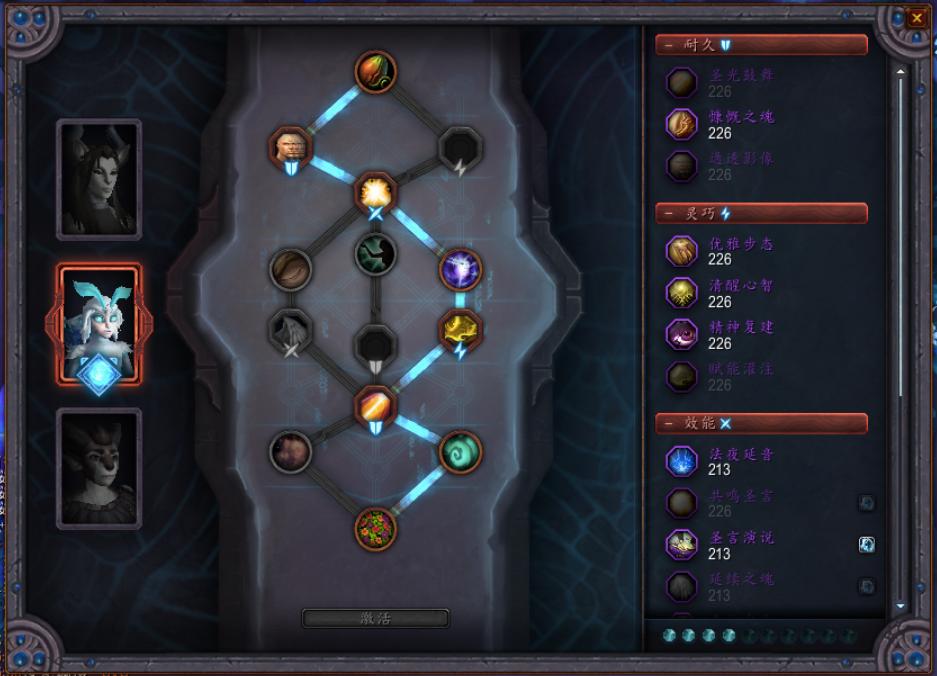
Task: Click the seed pod node at tree top
Action: tap(376, 71)
